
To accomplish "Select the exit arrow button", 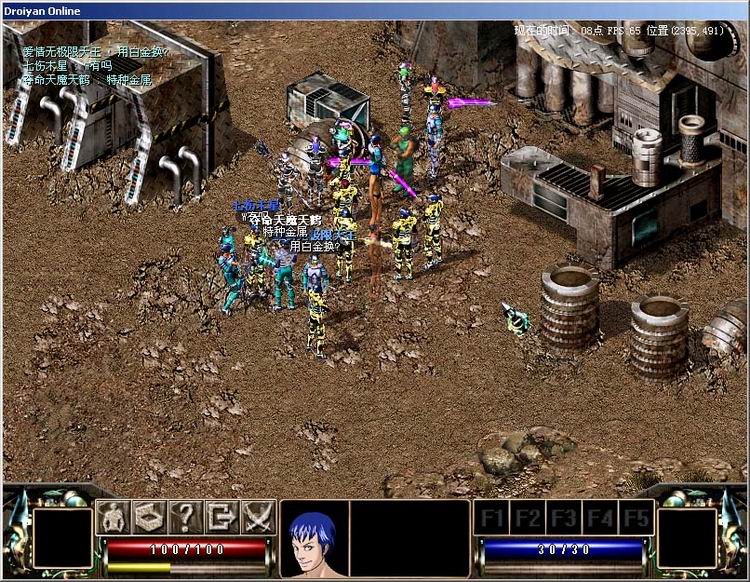I will click(222, 517).
